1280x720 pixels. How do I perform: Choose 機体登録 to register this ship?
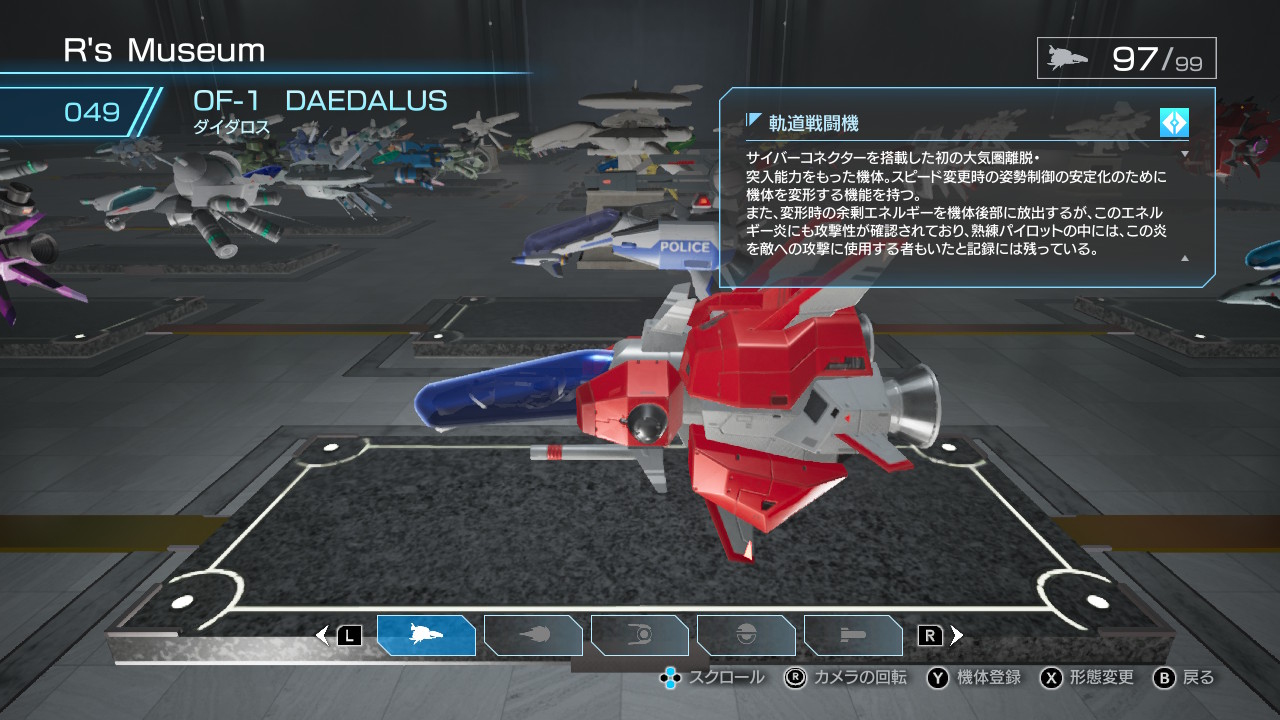point(975,678)
